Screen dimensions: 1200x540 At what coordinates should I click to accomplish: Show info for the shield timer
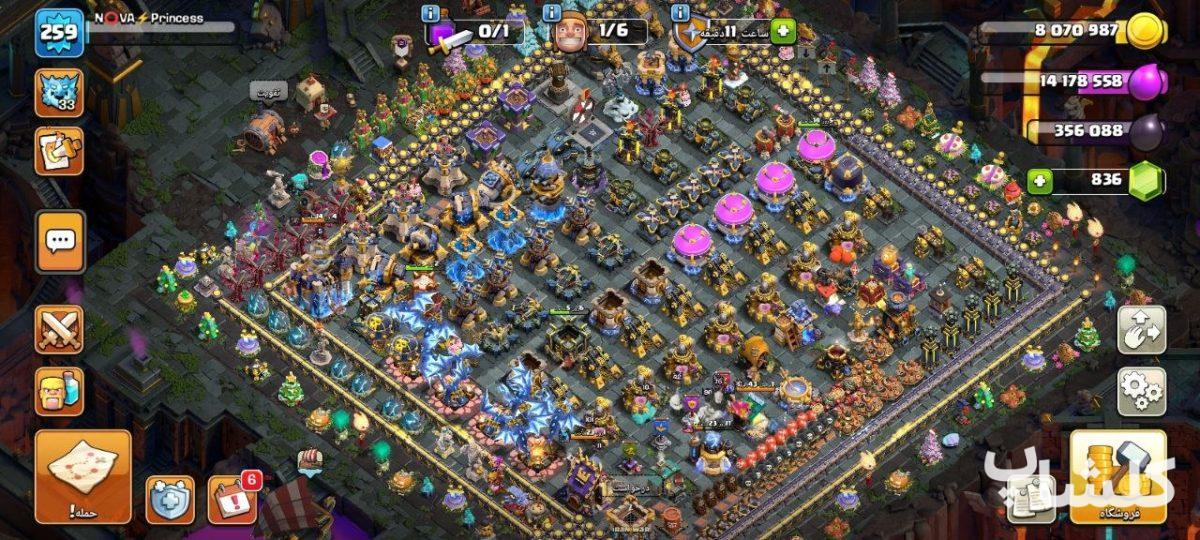click(x=681, y=13)
